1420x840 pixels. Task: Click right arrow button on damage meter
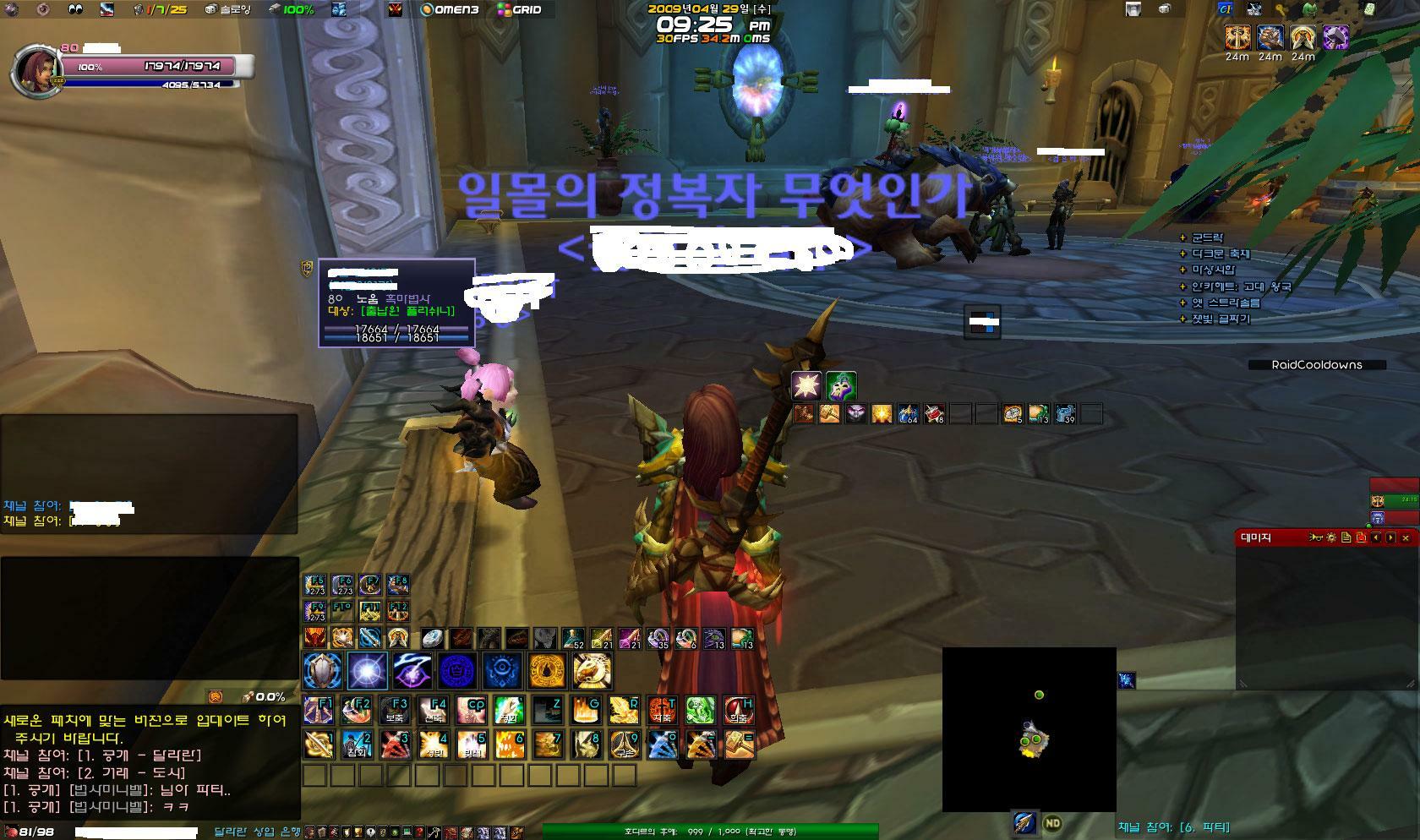(x=1390, y=537)
